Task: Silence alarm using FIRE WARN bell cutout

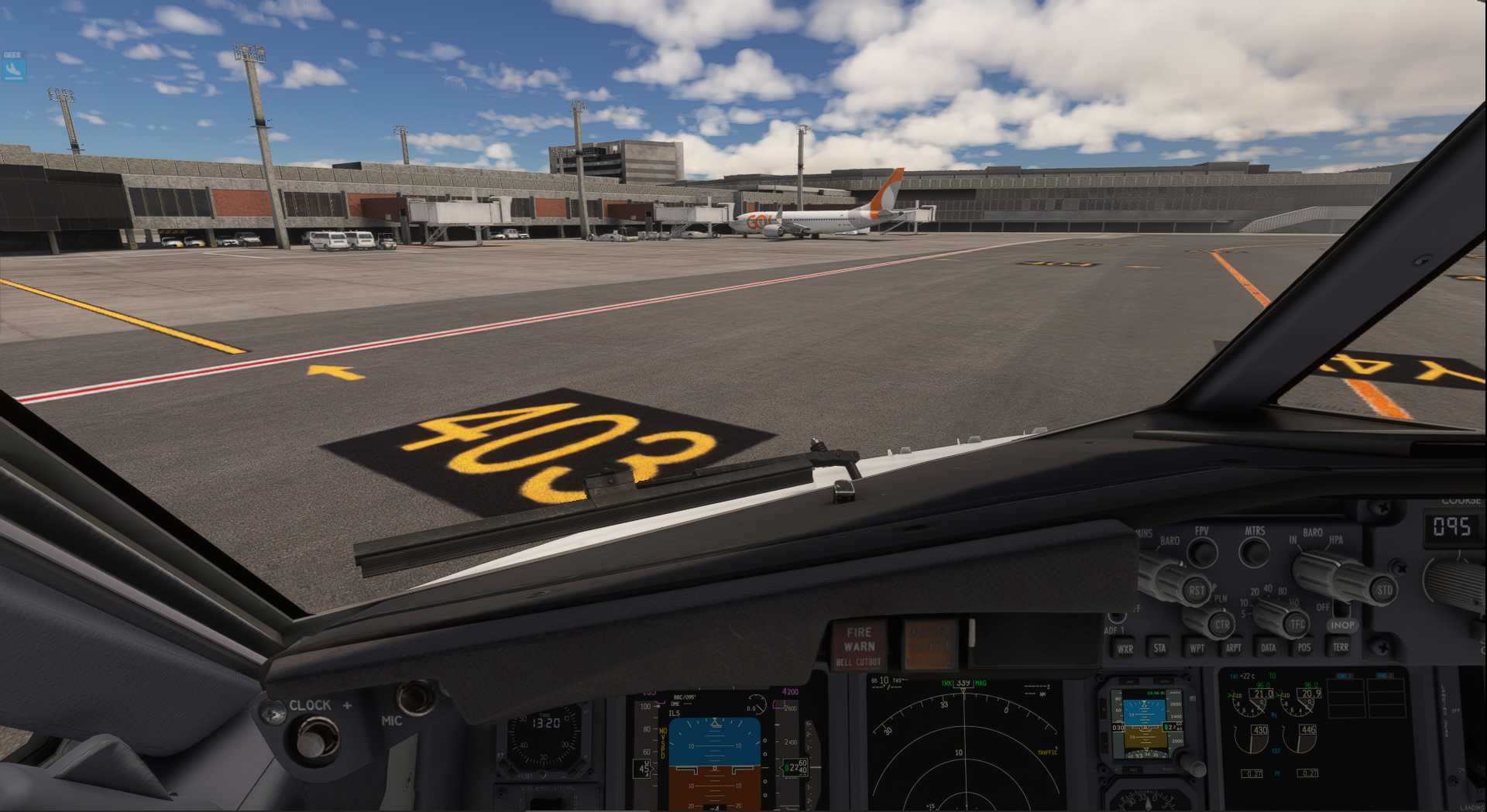Action: pyautogui.click(x=859, y=646)
